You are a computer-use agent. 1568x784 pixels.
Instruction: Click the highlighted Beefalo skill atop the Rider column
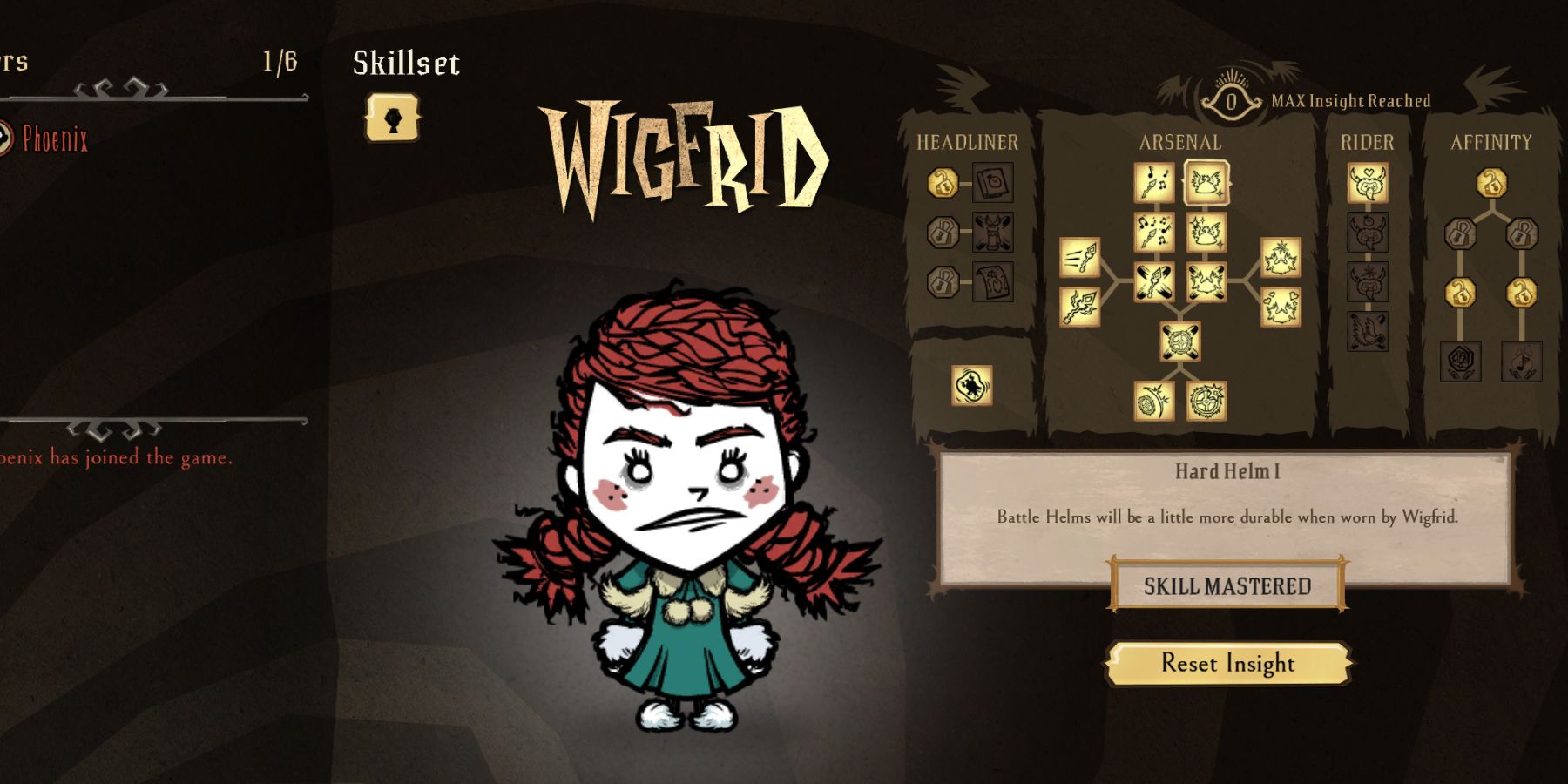coord(1367,185)
